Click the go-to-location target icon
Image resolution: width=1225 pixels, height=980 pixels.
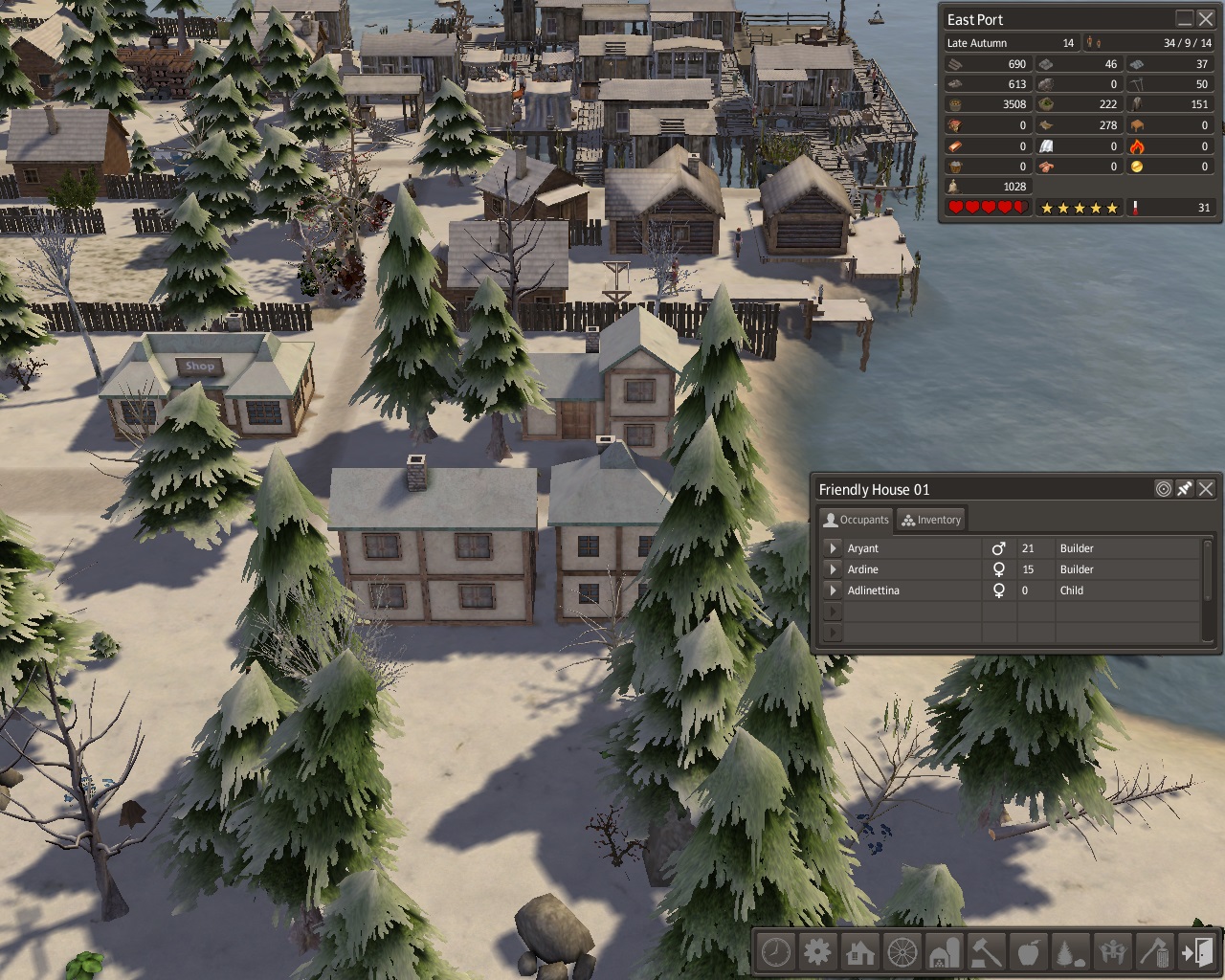click(x=1164, y=489)
